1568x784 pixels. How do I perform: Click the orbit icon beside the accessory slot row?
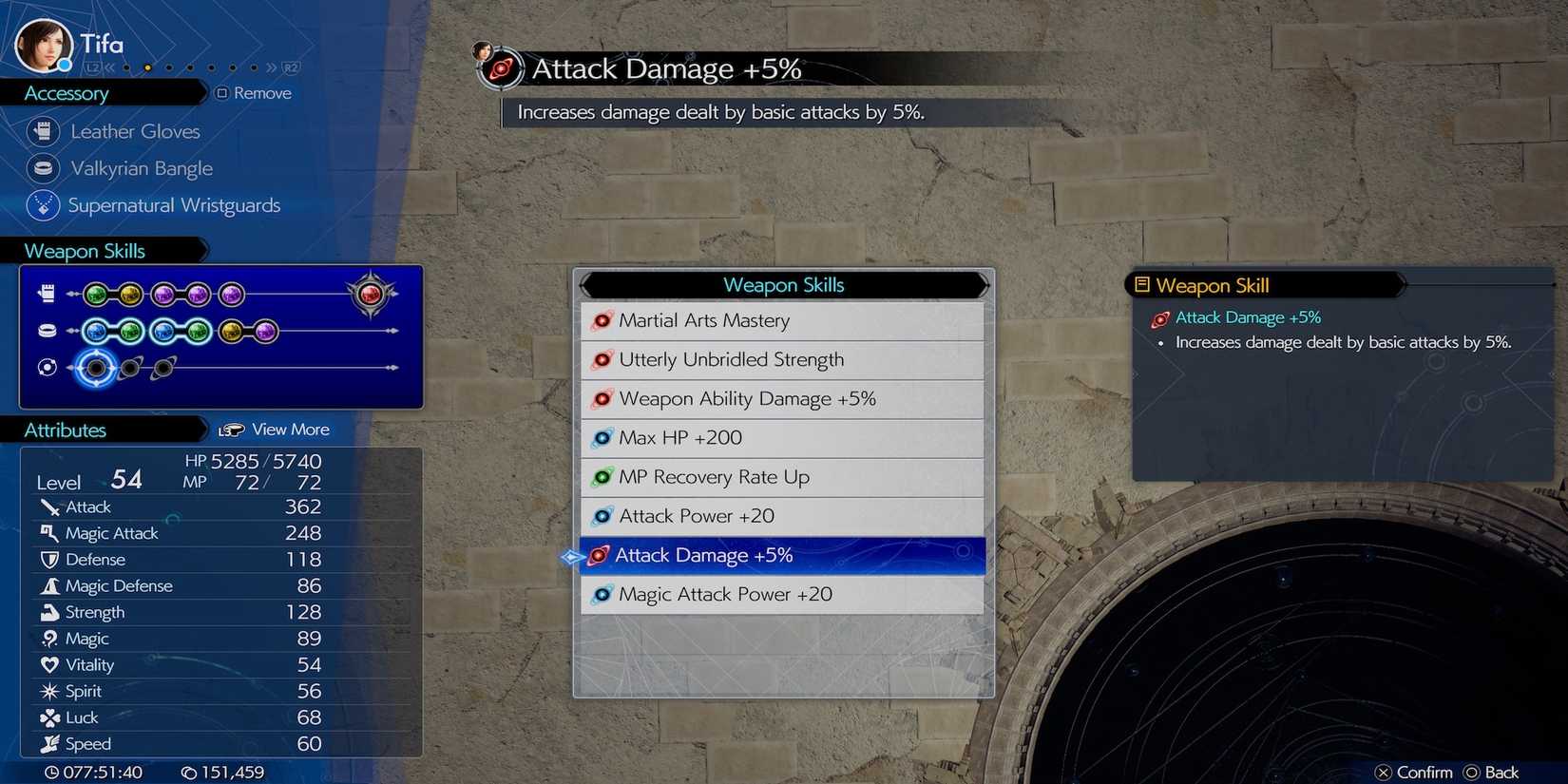(x=47, y=366)
